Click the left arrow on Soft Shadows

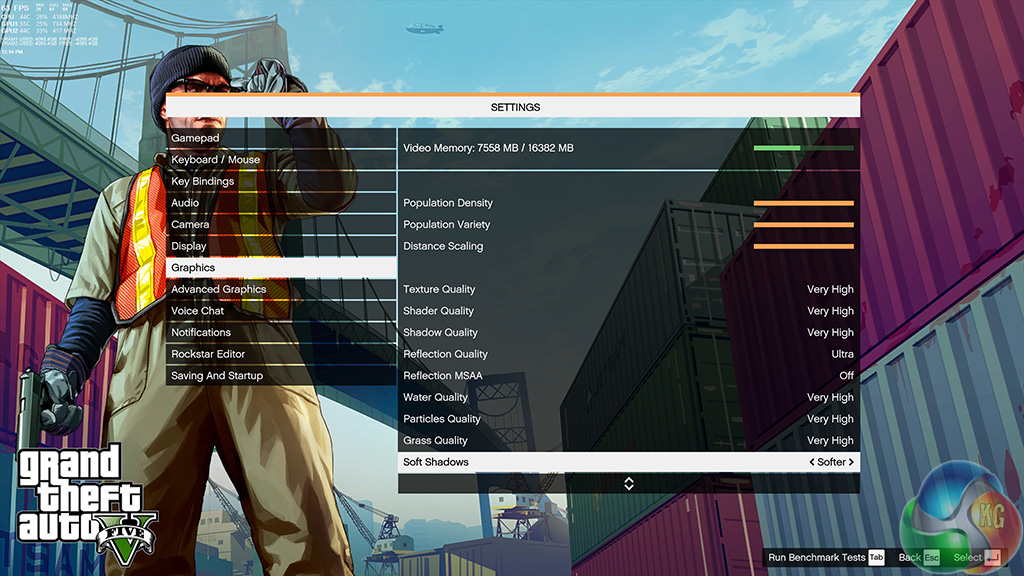click(811, 463)
